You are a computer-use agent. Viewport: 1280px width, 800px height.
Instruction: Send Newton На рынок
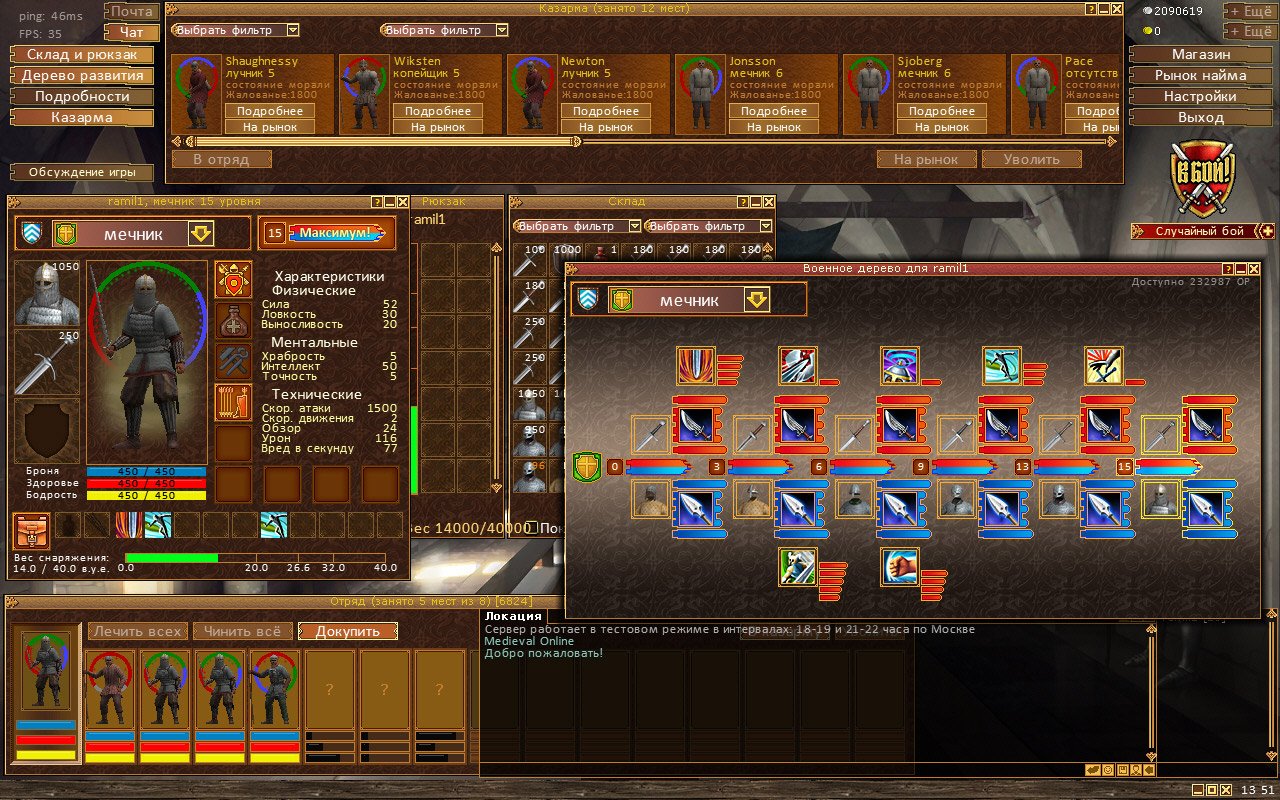(x=606, y=127)
